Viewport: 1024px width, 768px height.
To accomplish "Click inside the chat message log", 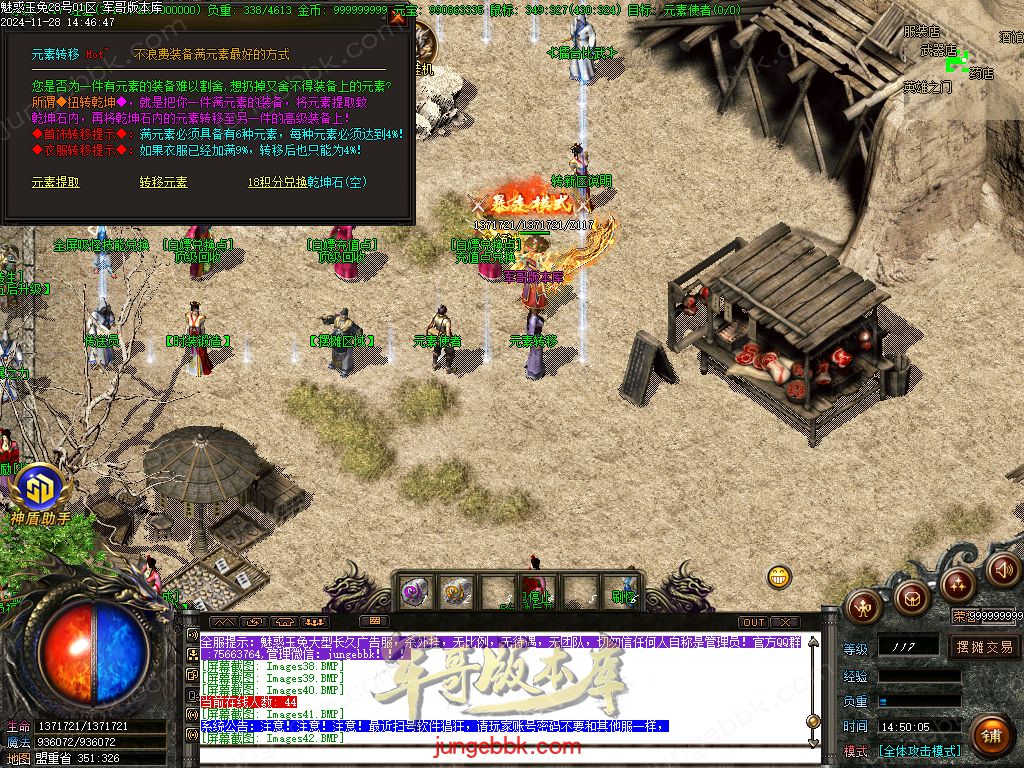I will [500, 690].
